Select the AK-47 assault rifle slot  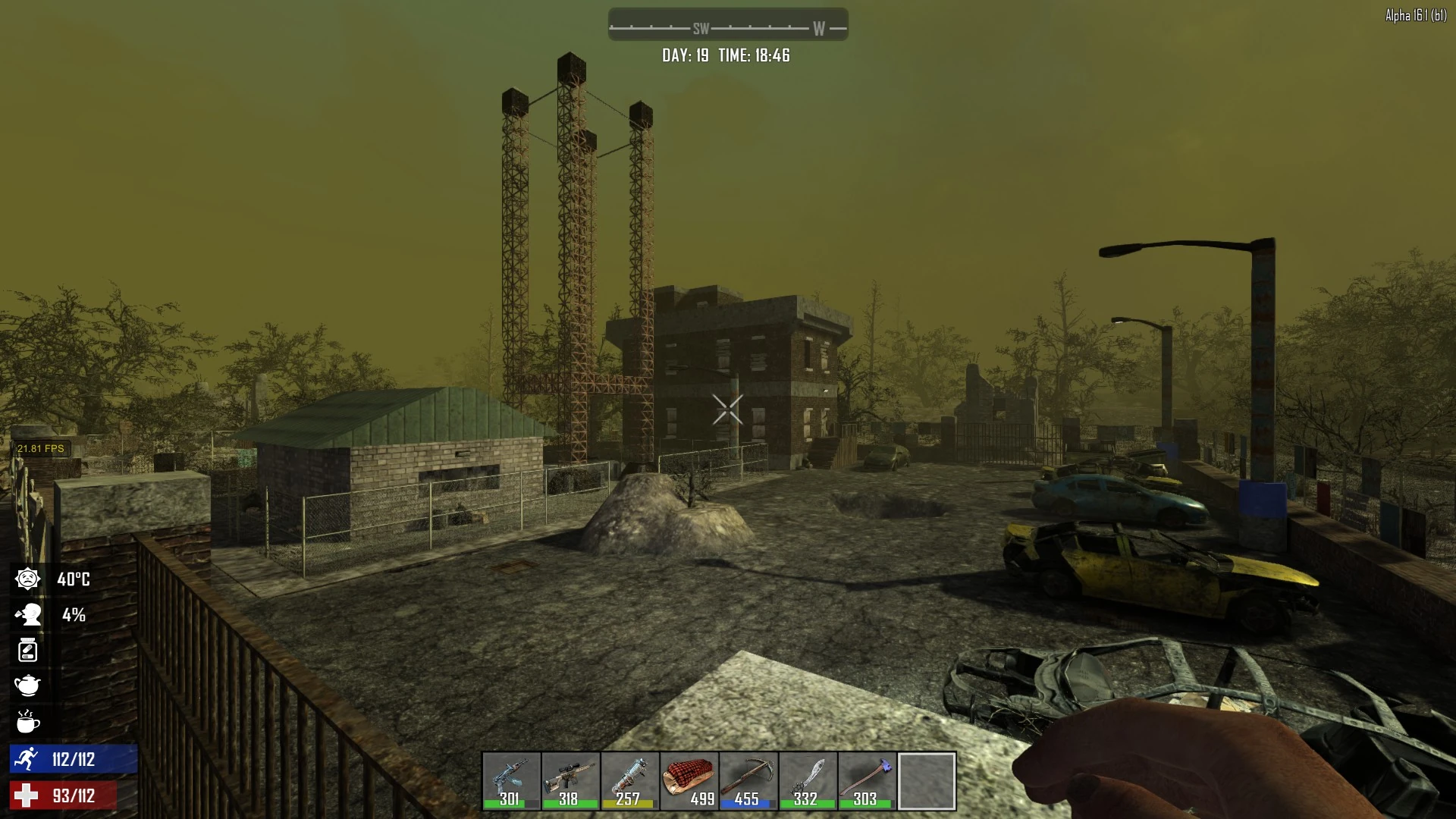click(511, 781)
